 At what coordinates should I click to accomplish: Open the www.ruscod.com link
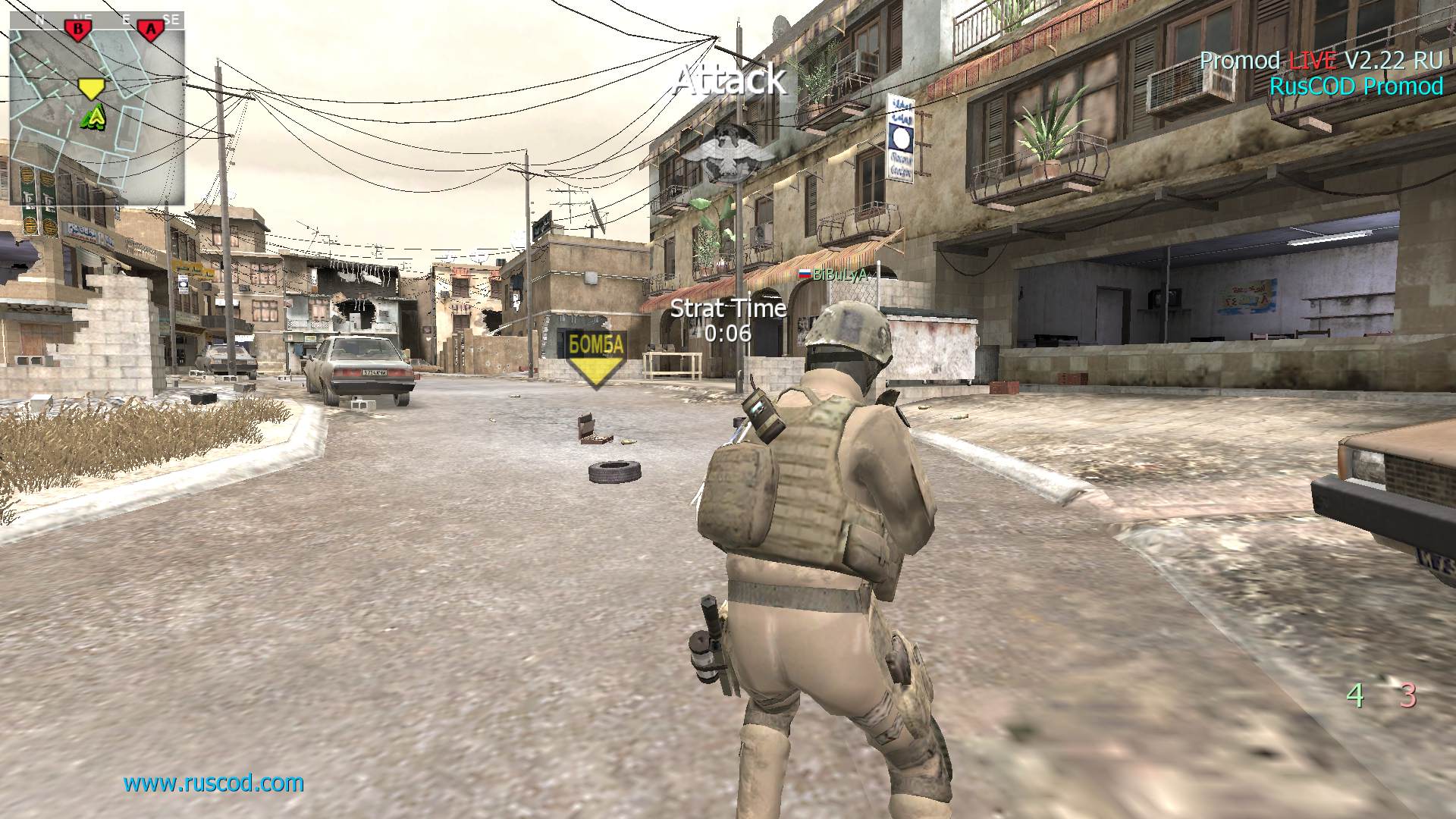(x=214, y=783)
